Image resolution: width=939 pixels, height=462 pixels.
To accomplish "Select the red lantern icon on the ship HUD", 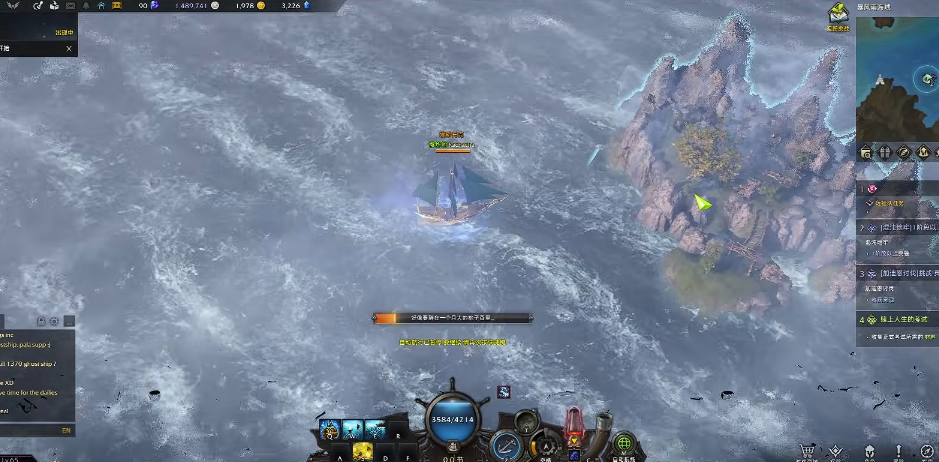I will (x=575, y=423).
